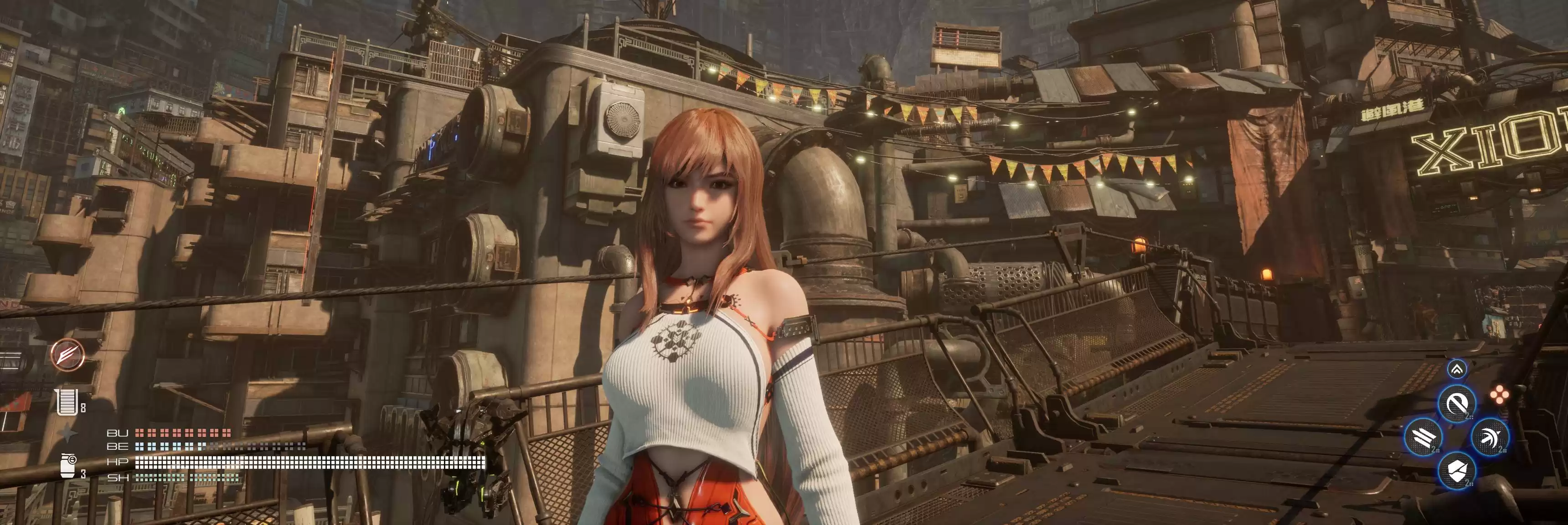Use the crescent arrow skill on the right
This screenshot has width=1568, height=525.
point(1490,437)
